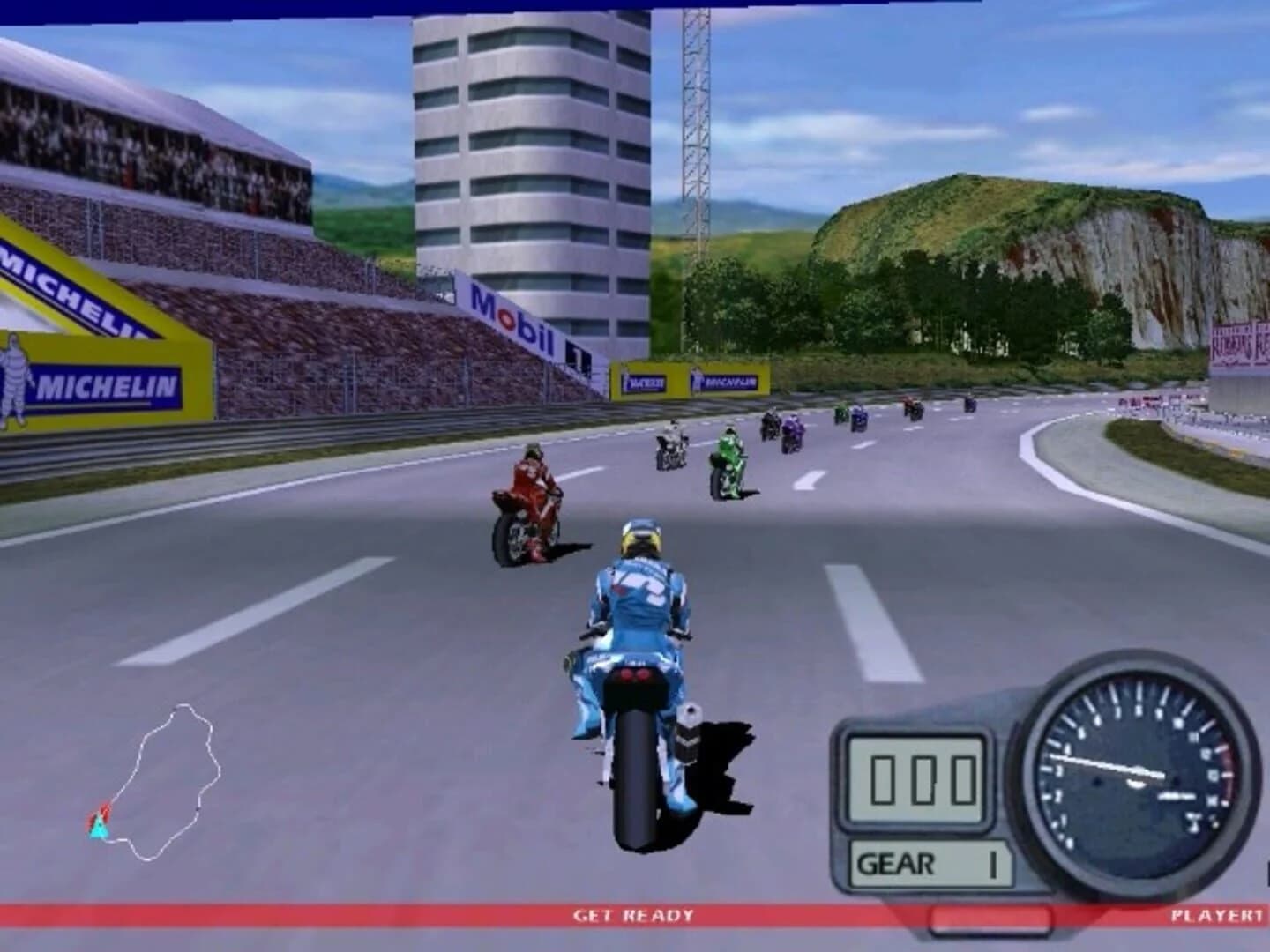Select the digital speed display

click(917, 776)
